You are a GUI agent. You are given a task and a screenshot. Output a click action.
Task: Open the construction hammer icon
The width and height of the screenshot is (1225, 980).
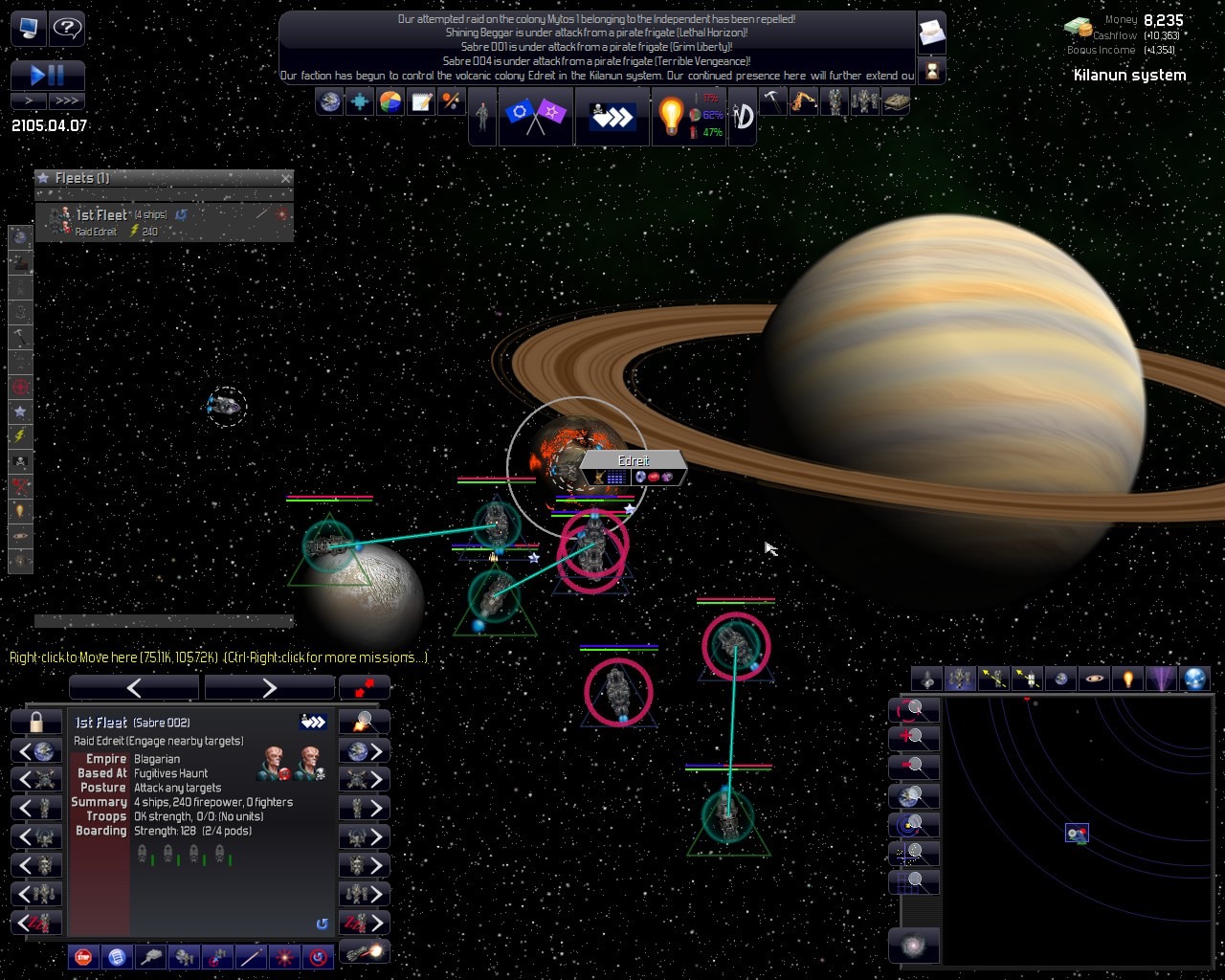point(772,100)
